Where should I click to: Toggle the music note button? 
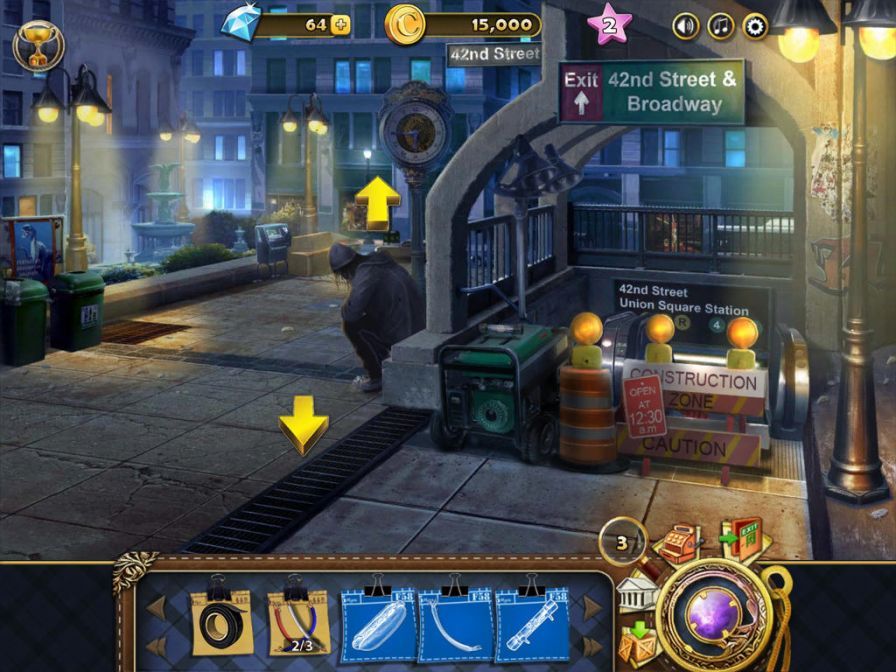click(x=721, y=26)
